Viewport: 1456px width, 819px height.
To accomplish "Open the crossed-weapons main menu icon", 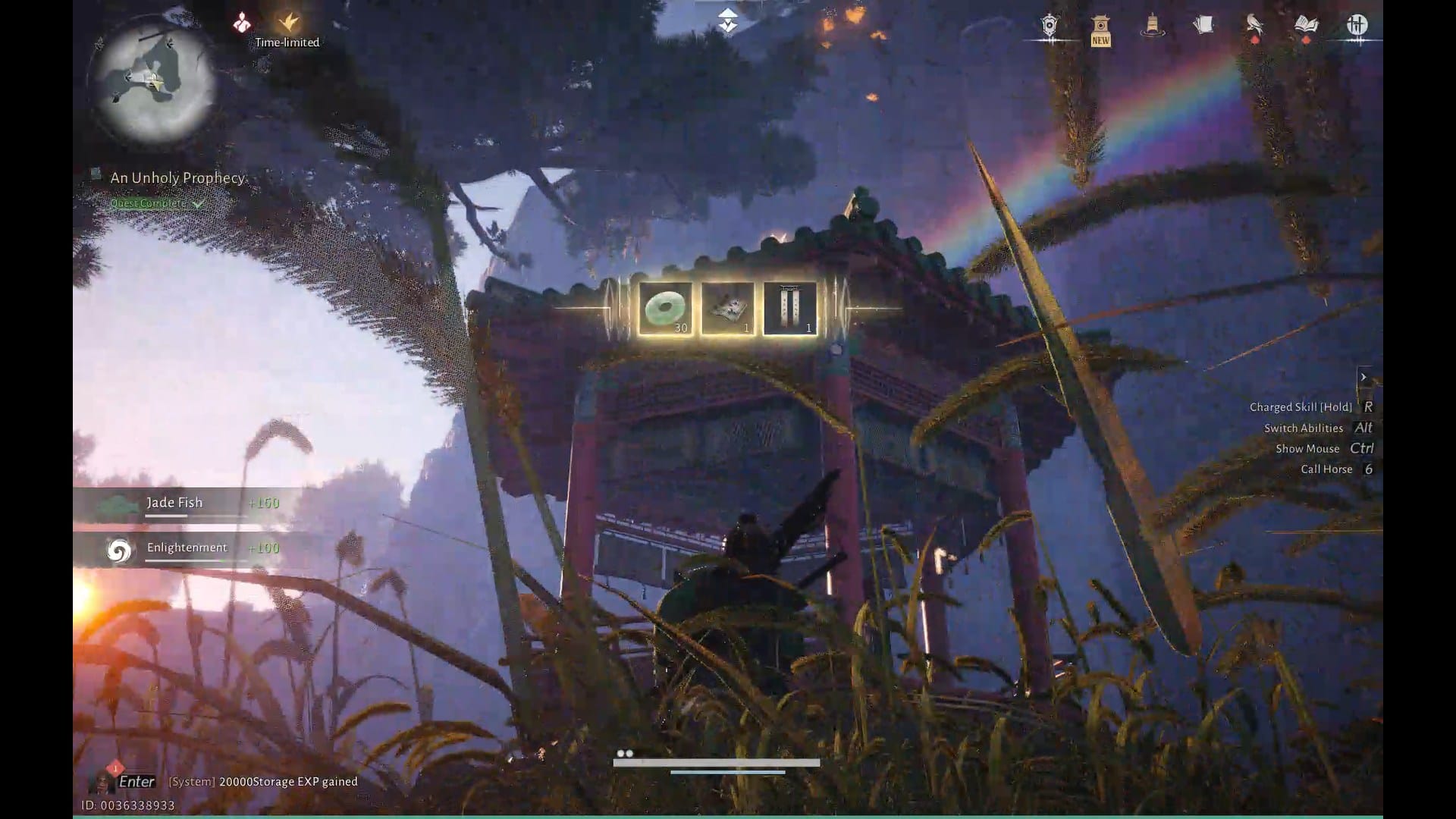I will 1357,25.
